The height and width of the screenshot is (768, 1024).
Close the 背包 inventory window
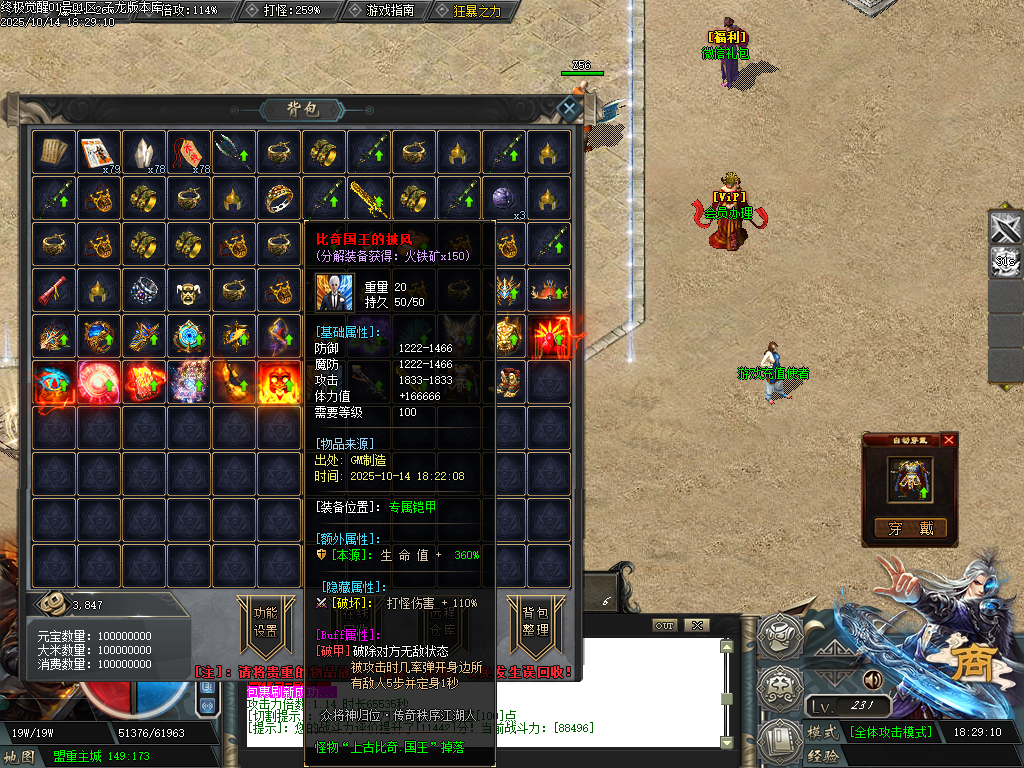[x=569, y=109]
